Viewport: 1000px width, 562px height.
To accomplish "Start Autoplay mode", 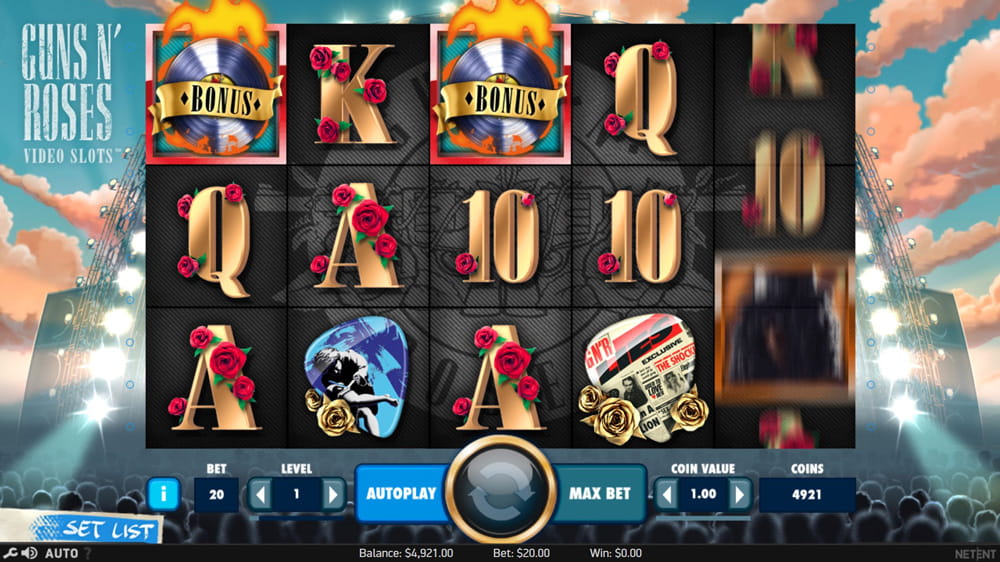I will [x=400, y=493].
